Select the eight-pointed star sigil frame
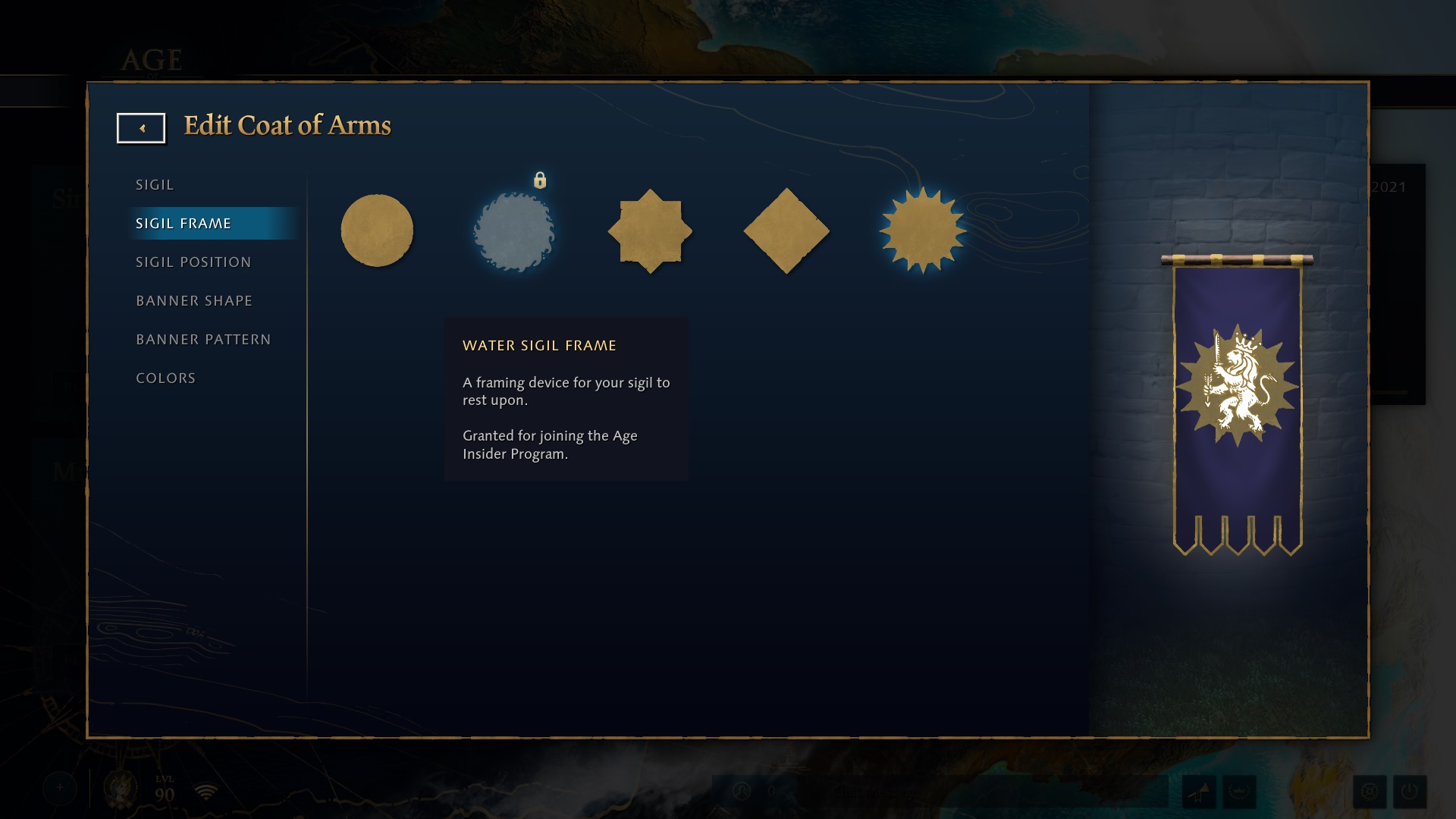The image size is (1456, 819). click(650, 230)
